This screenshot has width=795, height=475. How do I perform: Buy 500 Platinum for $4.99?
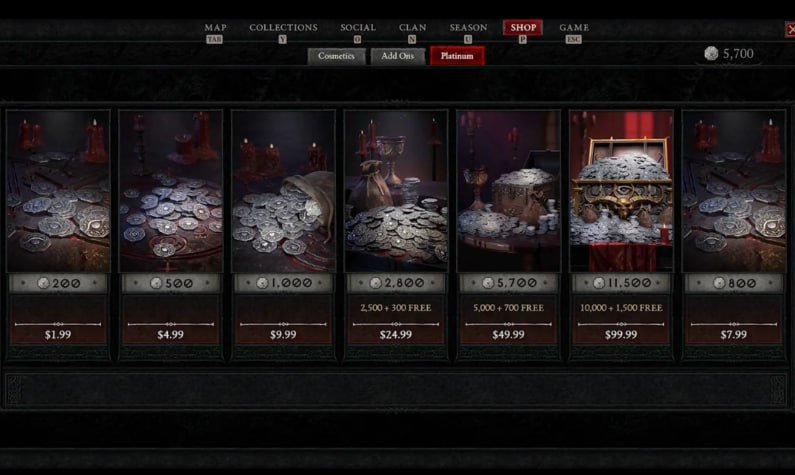click(x=170, y=230)
